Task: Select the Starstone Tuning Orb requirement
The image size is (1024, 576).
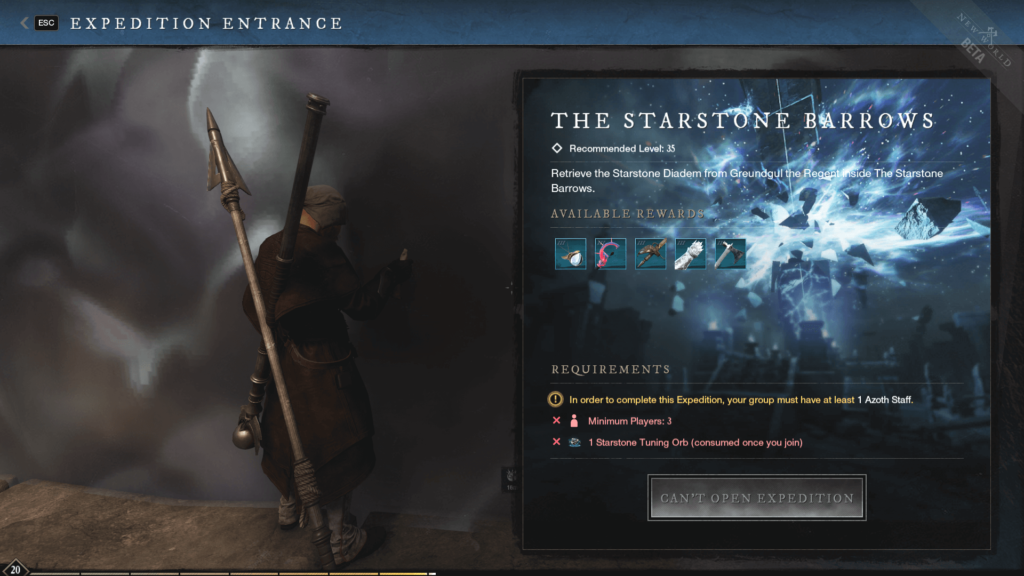Action: click(695, 442)
